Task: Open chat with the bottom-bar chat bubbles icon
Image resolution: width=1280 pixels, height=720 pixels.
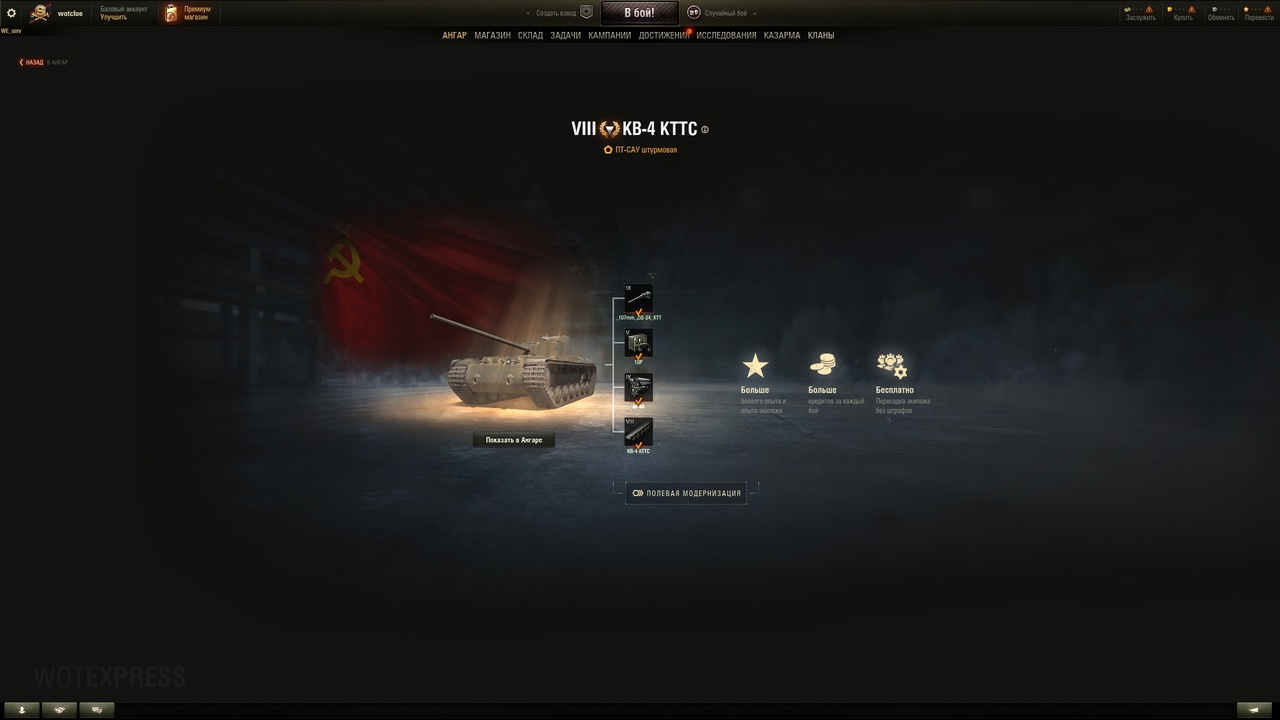Action: point(96,709)
